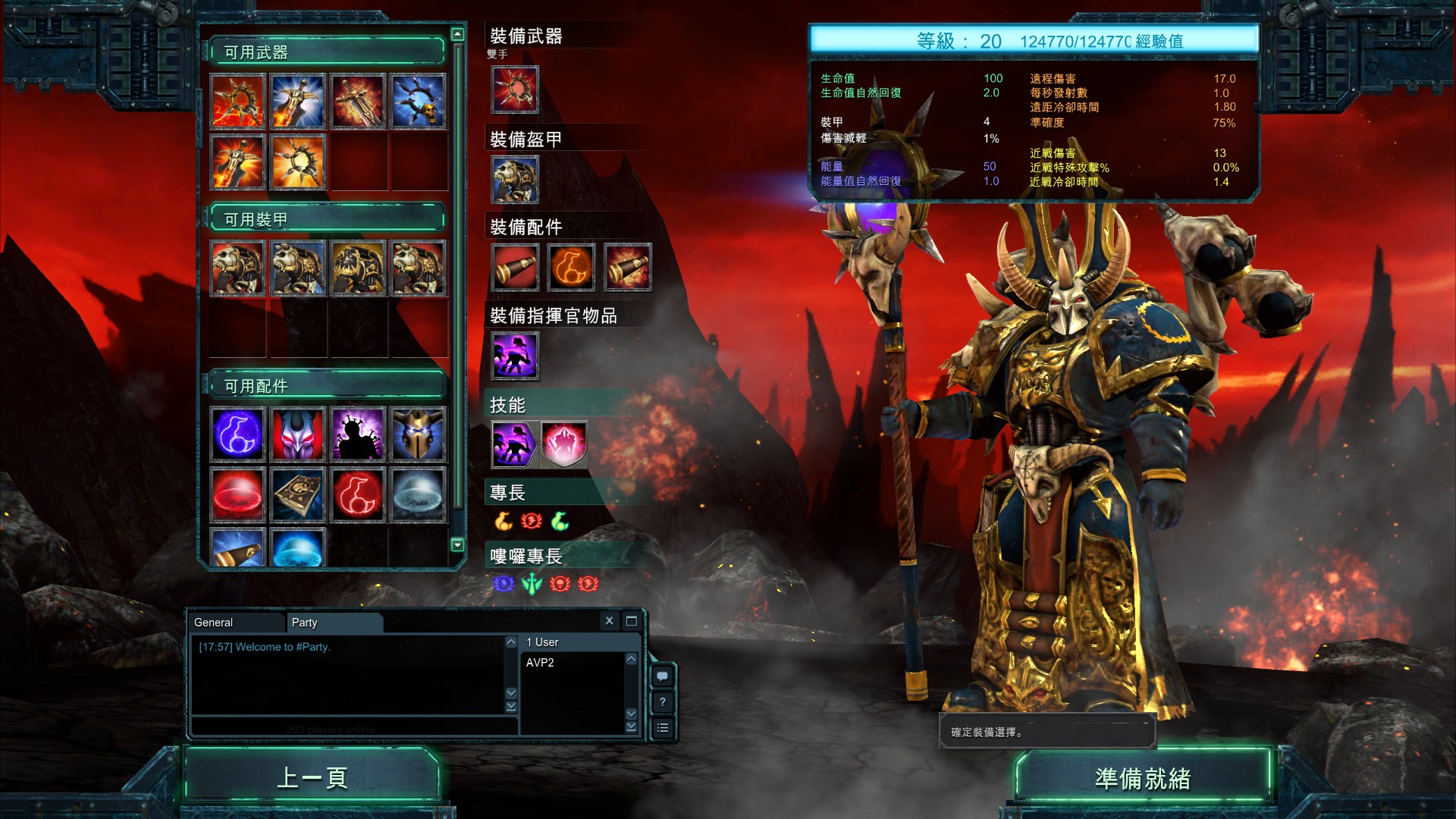1456x819 pixels.
Task: Click the chat message input field
Action: 353,727
